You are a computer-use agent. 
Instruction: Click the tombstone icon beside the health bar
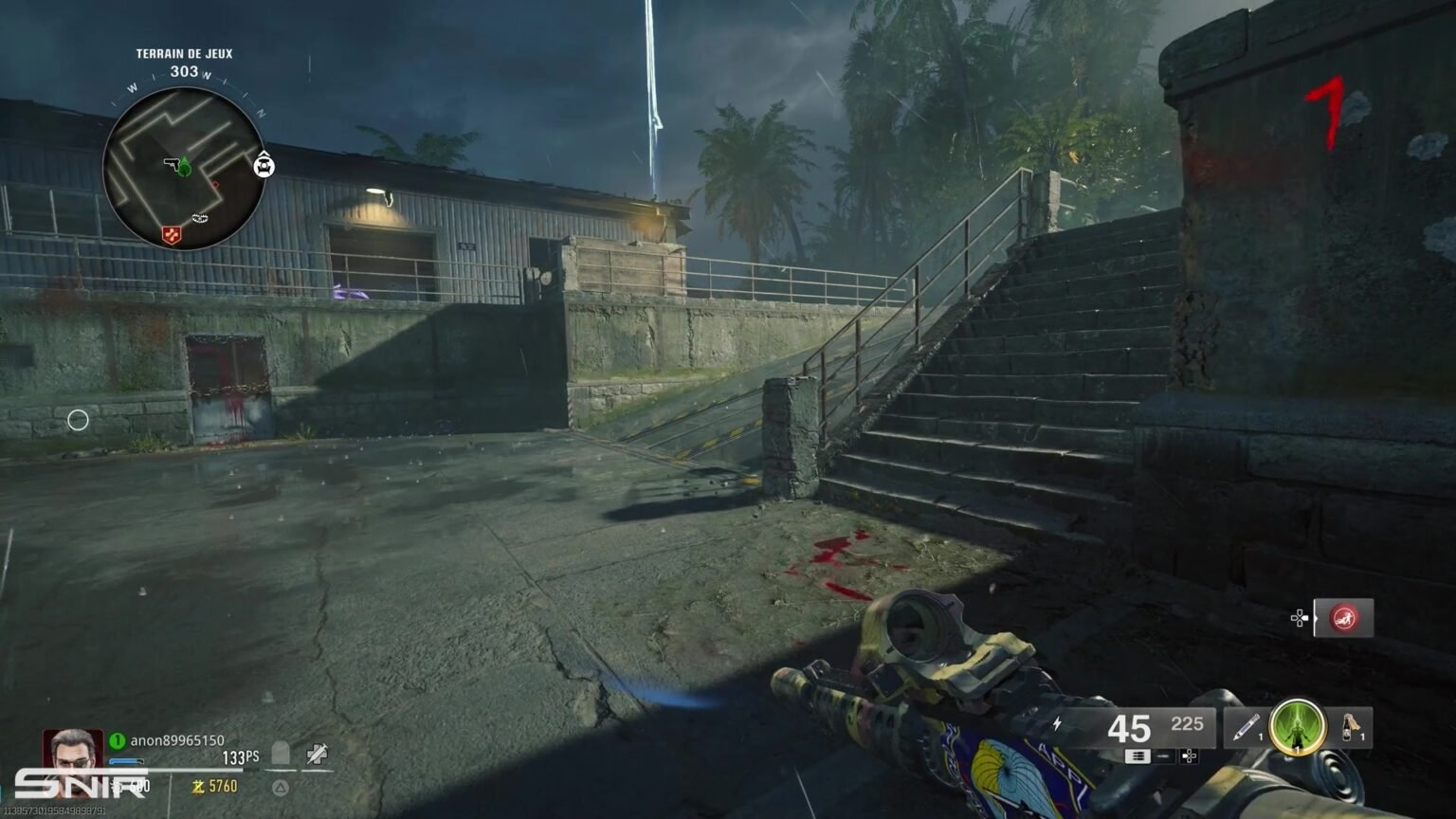[279, 751]
